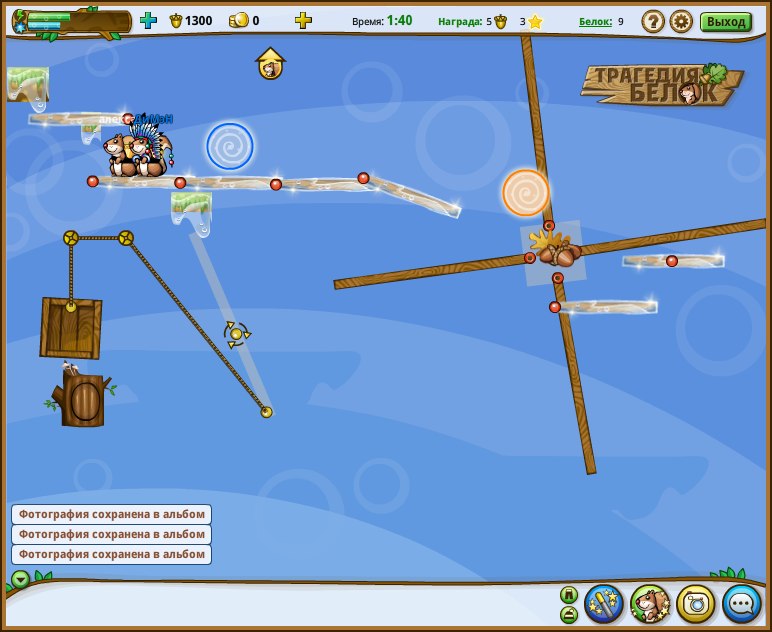772x632 pixels.
Task: Take a screenshot with the camera button
Action: point(696,603)
